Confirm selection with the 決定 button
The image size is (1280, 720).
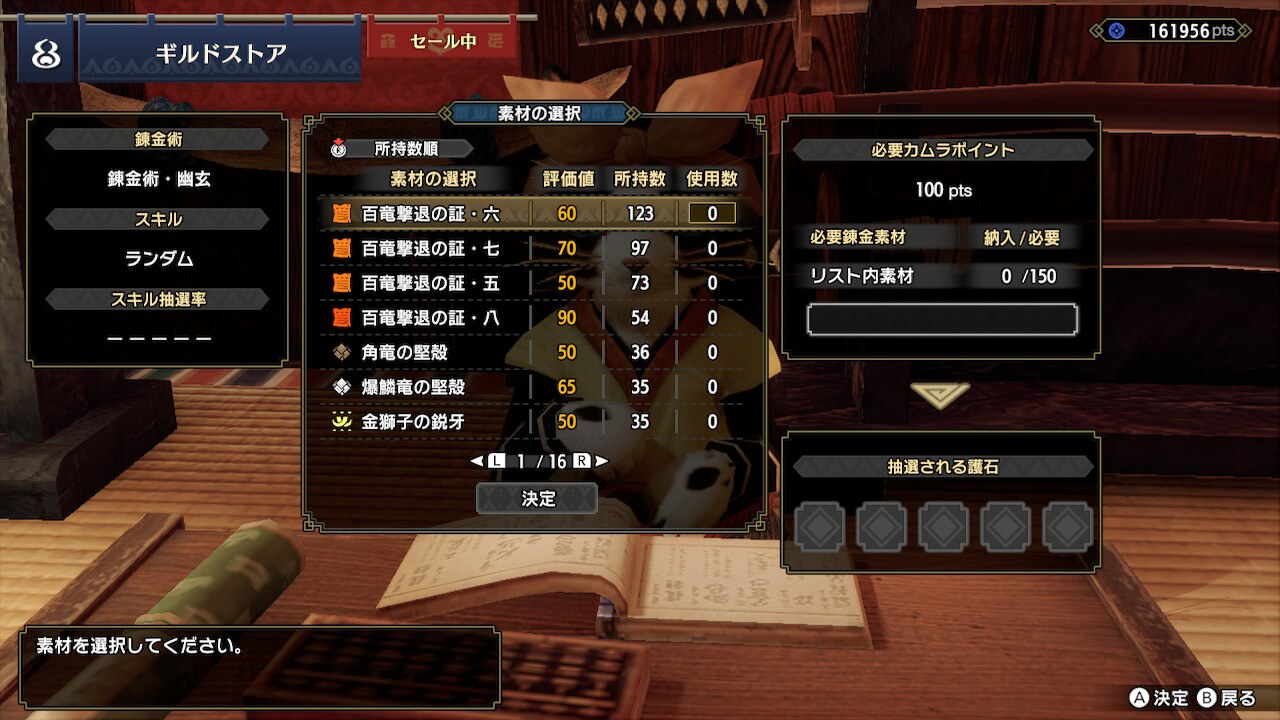click(x=537, y=498)
